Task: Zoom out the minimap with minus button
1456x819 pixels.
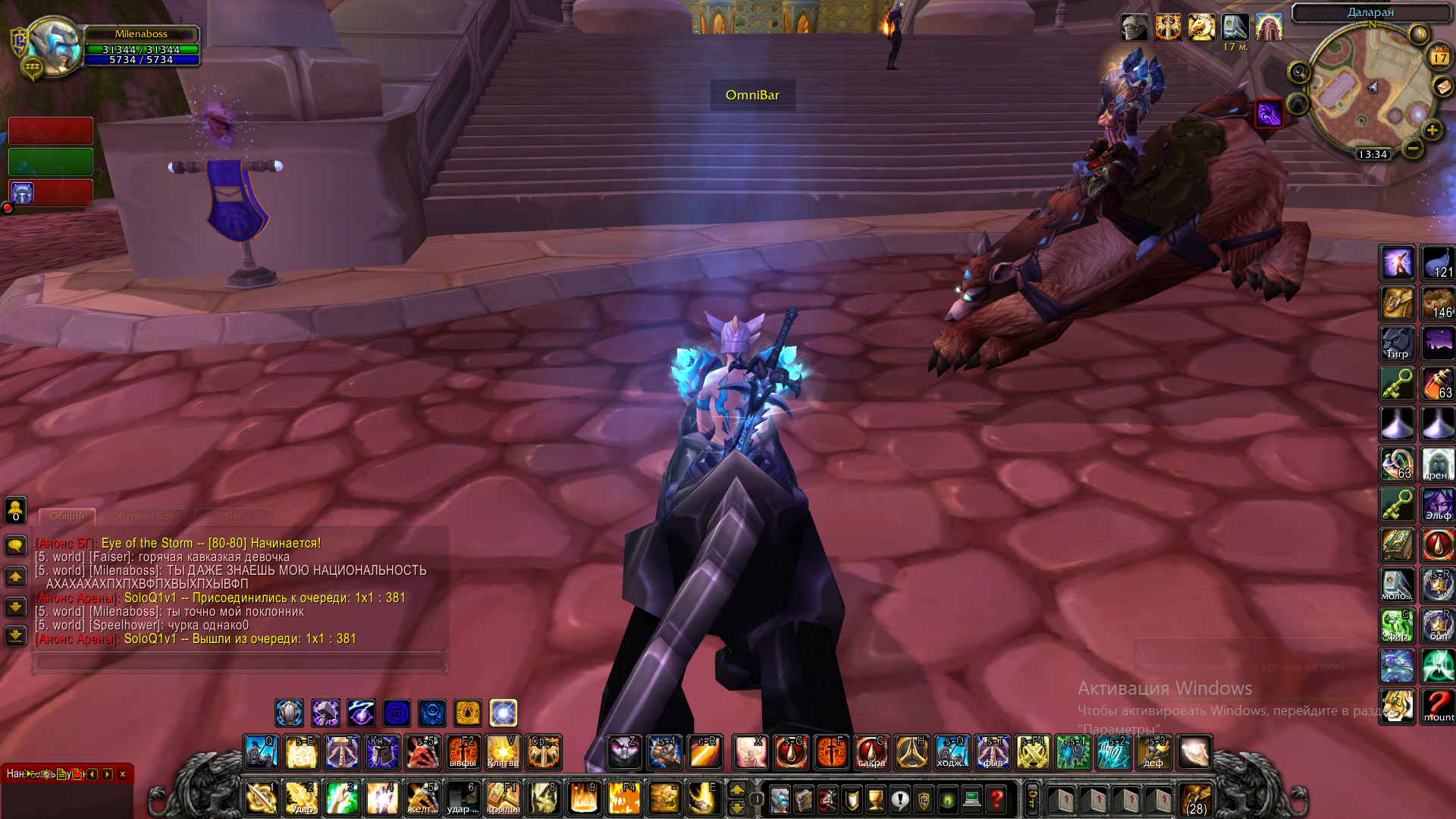Action: 1412,149
